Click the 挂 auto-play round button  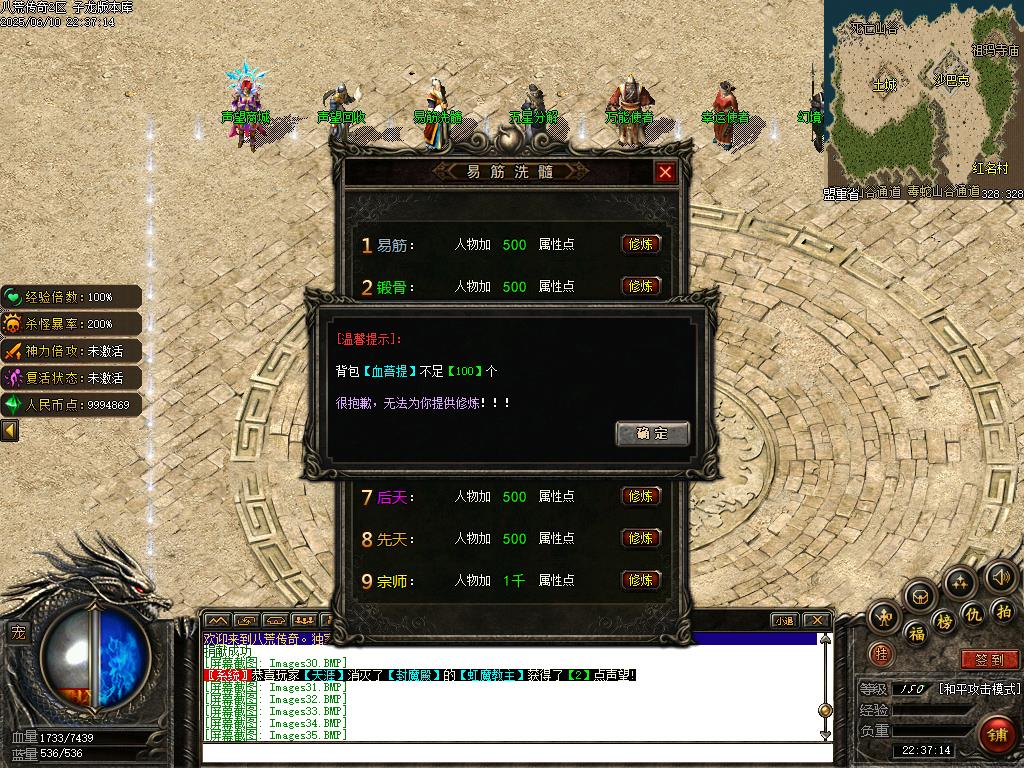(881, 653)
